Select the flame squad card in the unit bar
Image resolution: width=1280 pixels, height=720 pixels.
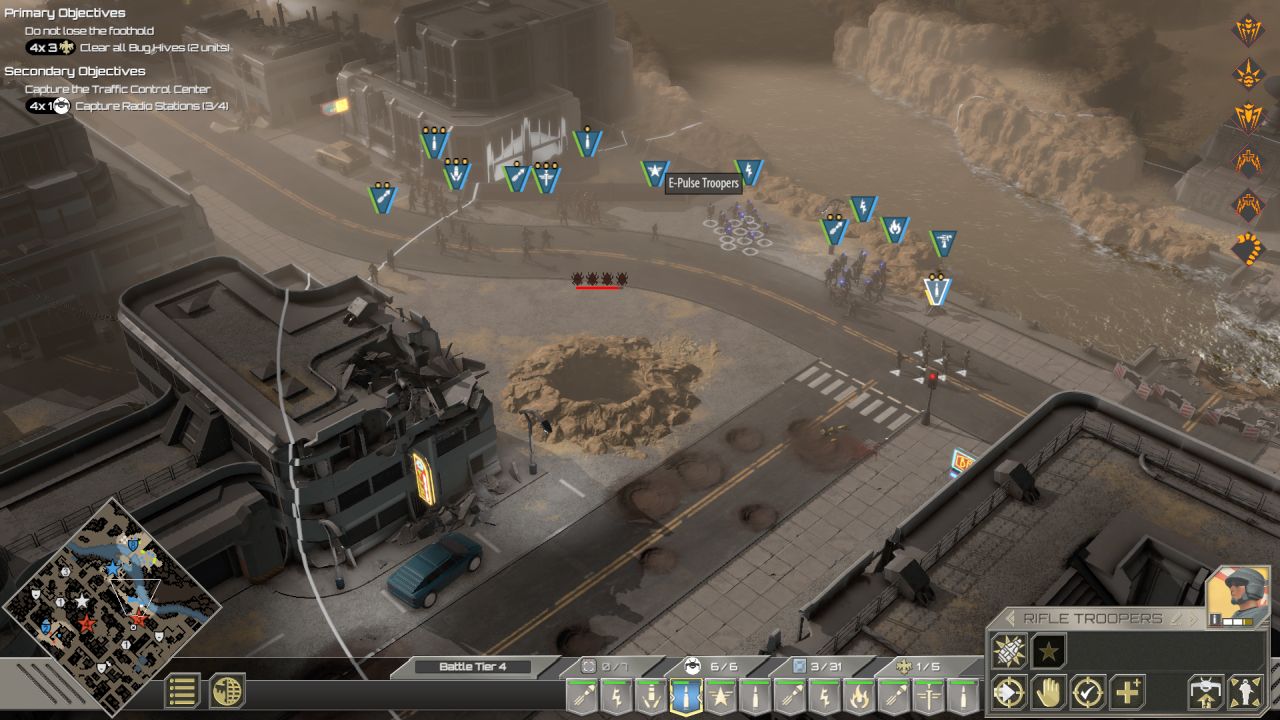[x=859, y=696]
